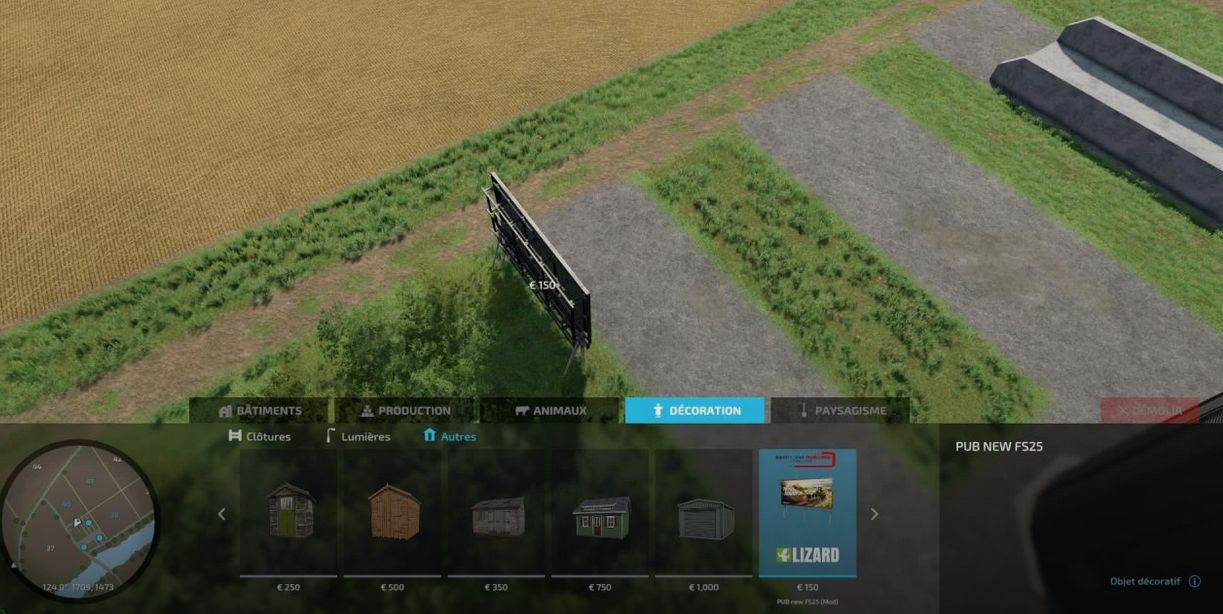Switch to the Production tab

405,411
